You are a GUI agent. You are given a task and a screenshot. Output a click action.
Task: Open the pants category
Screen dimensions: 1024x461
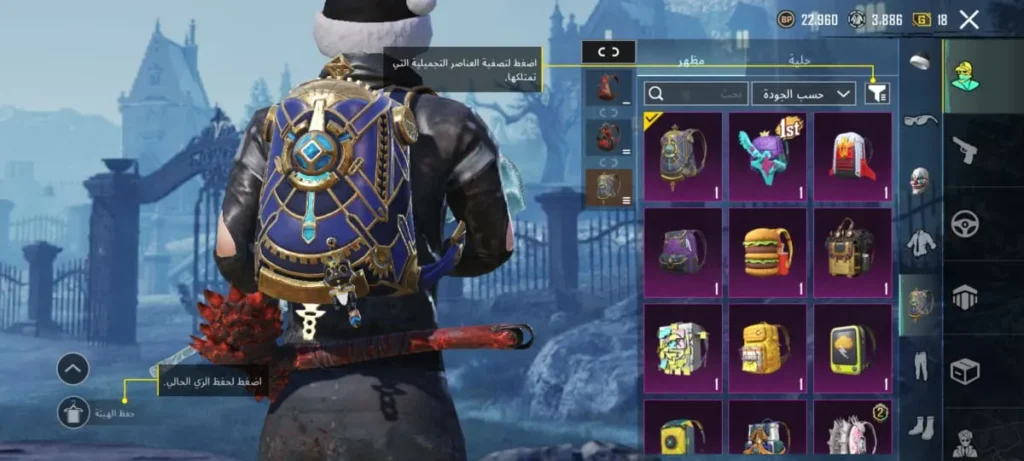(920, 366)
